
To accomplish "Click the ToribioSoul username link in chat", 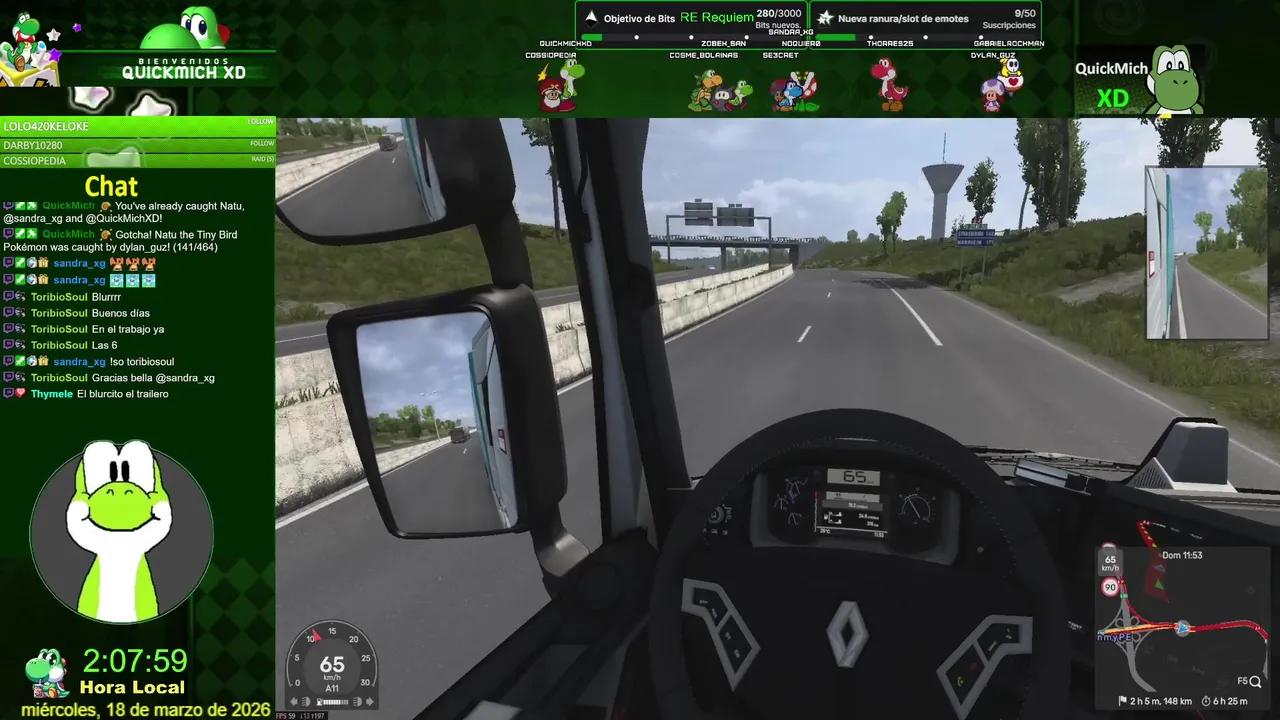I will click(59, 297).
